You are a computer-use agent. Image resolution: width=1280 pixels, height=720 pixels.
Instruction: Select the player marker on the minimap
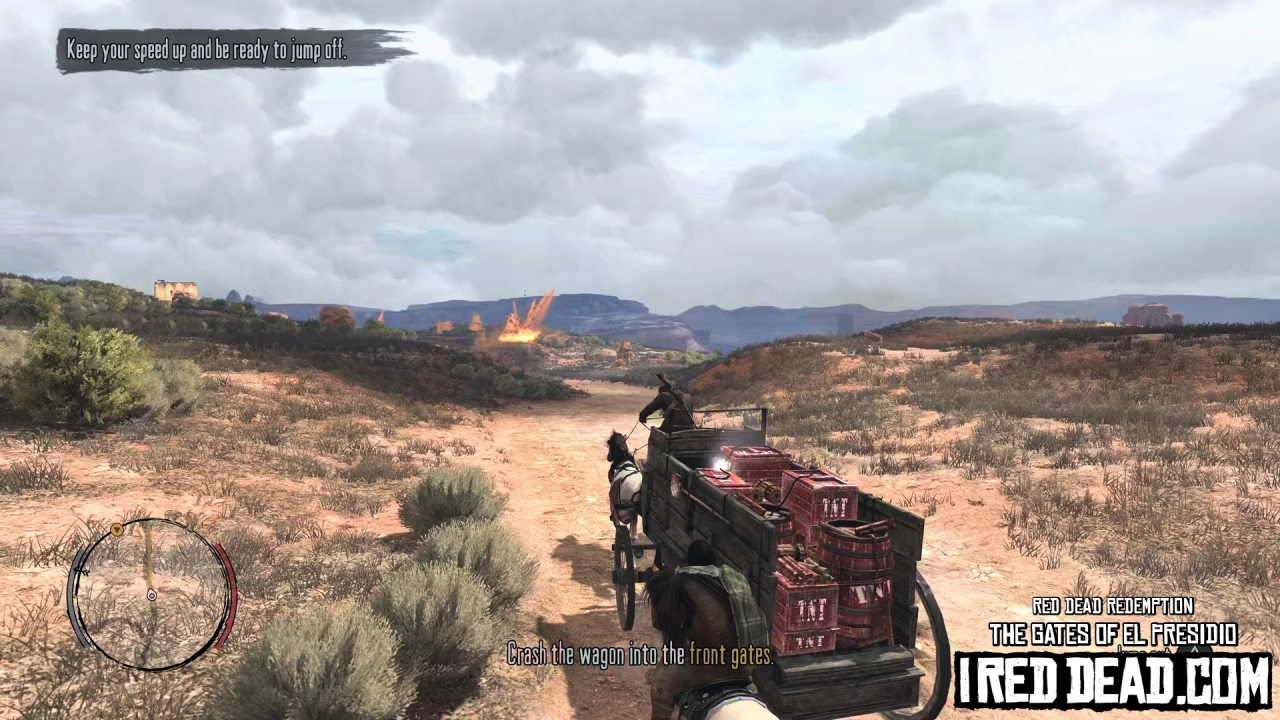point(152,595)
